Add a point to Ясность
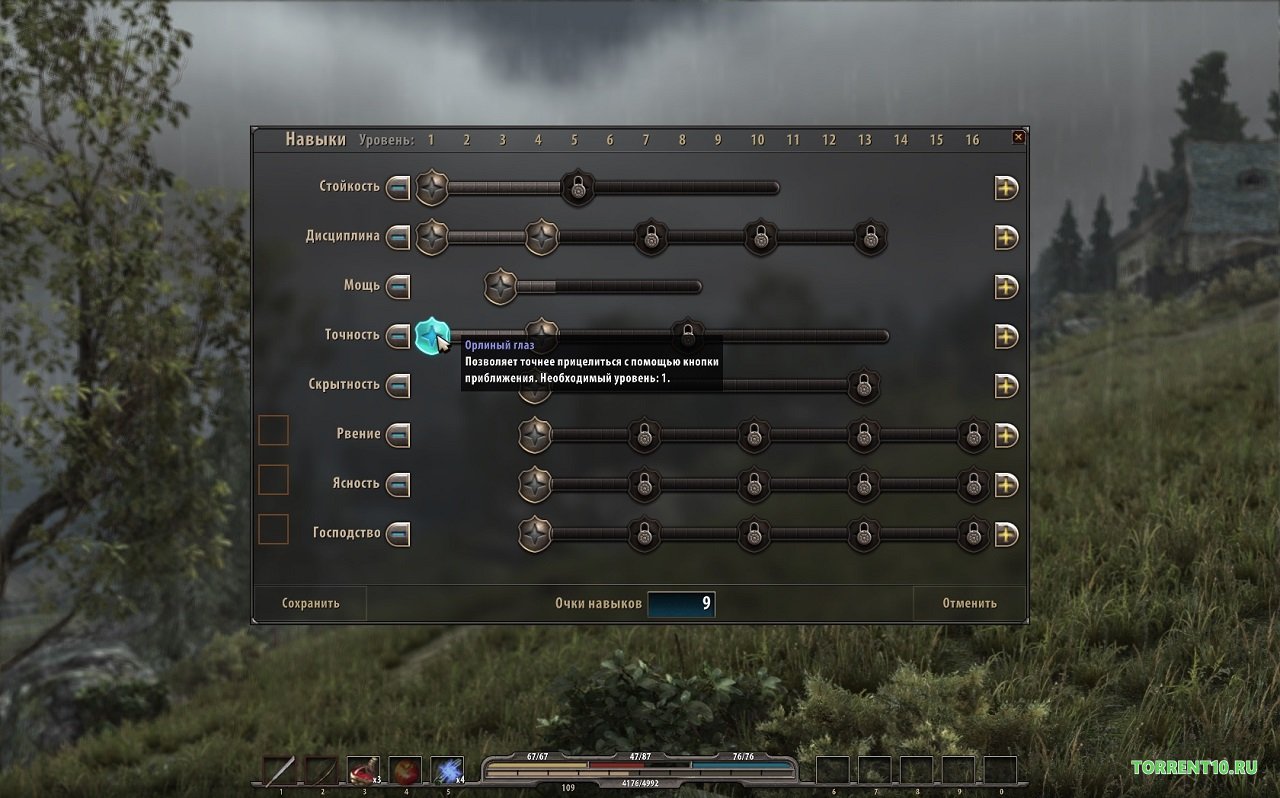Image resolution: width=1280 pixels, height=798 pixels. (x=1006, y=485)
